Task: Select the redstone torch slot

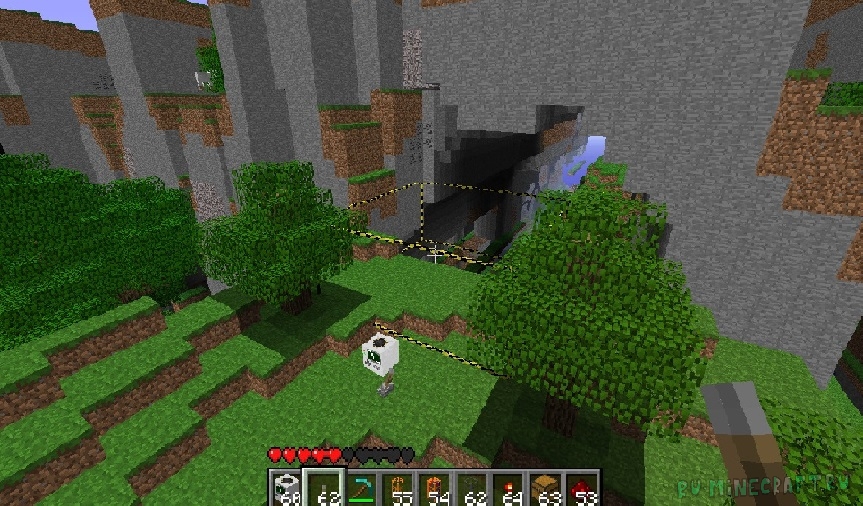Action: [x=508, y=488]
